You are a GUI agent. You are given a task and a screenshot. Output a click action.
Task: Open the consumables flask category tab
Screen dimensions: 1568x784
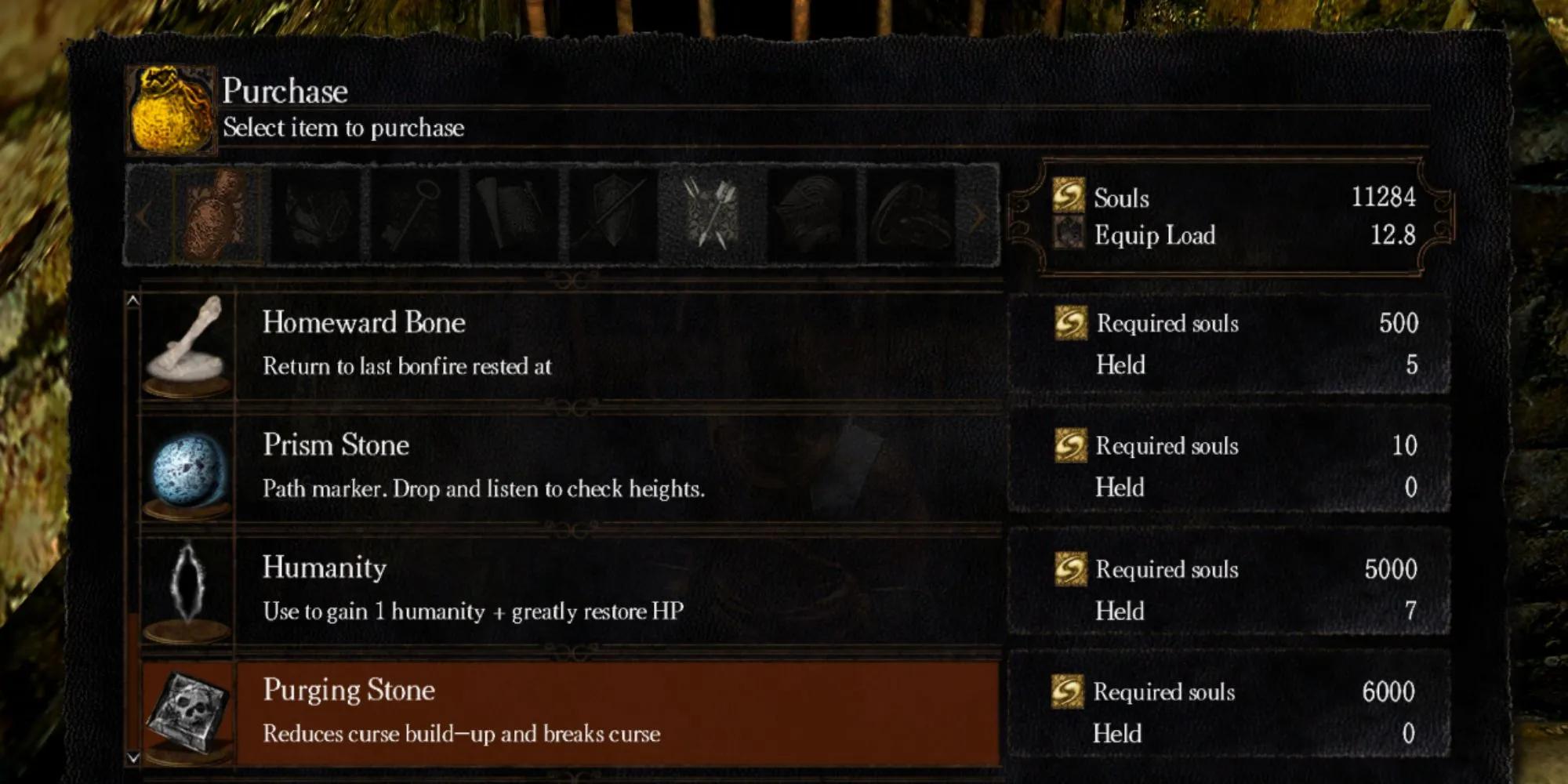(219, 214)
